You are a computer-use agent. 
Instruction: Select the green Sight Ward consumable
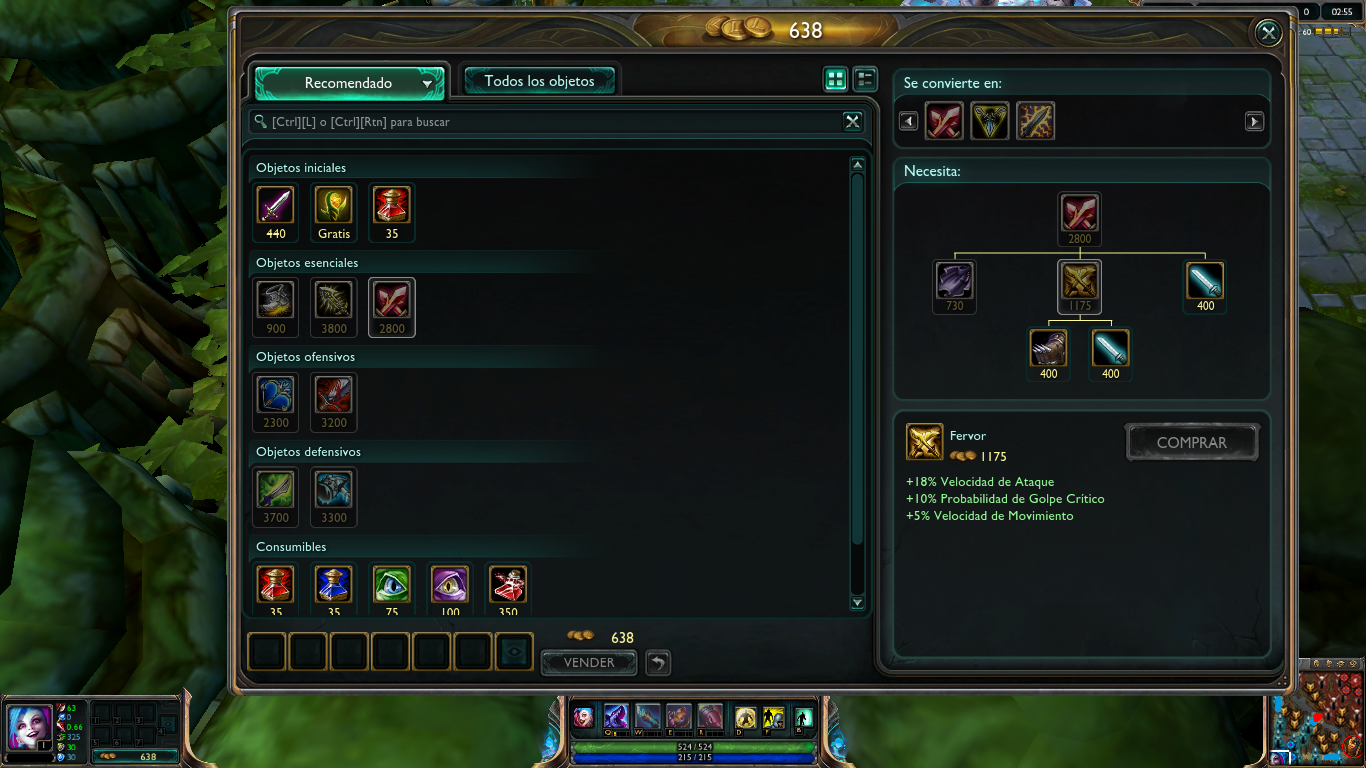[391, 582]
